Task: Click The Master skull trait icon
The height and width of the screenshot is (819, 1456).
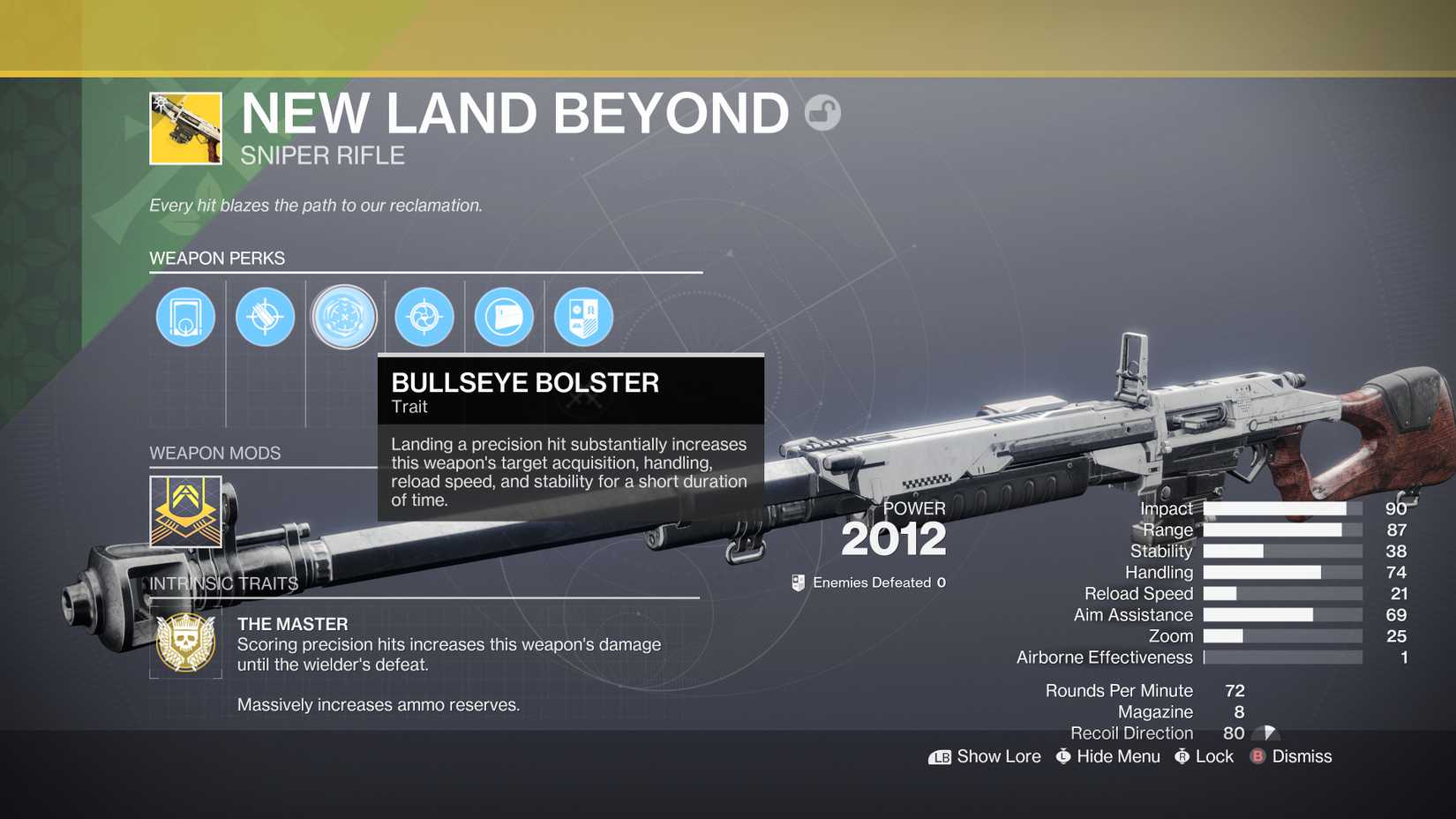Action: point(185,643)
